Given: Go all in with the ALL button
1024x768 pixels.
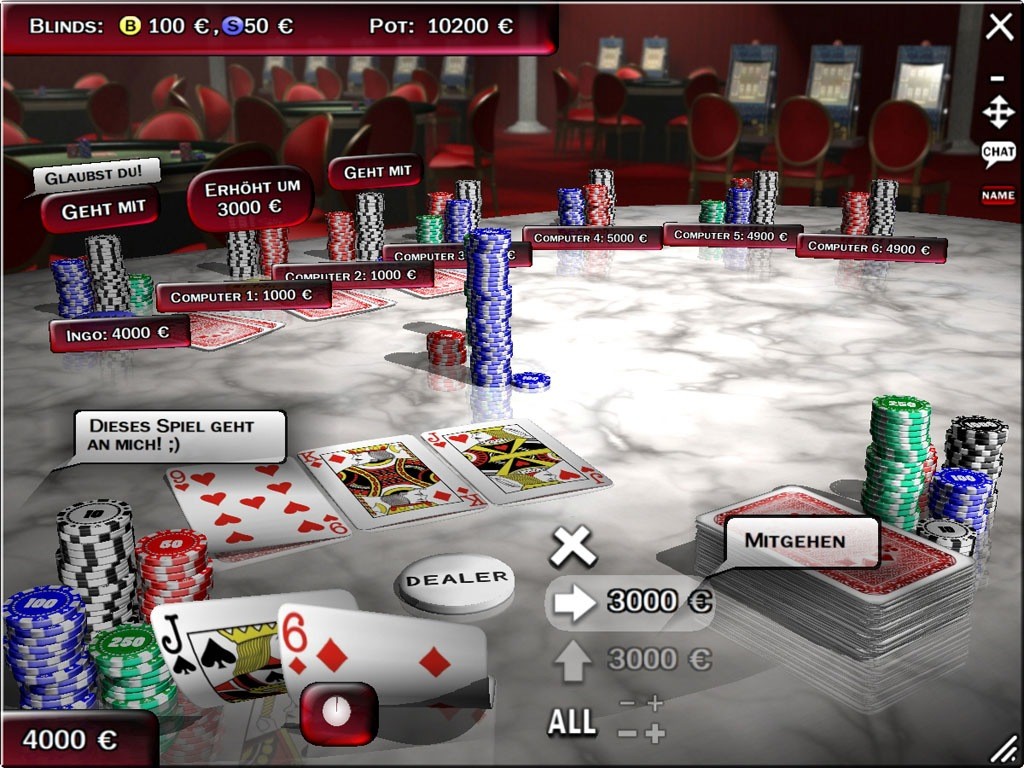Looking at the screenshot, I should (x=572, y=722).
